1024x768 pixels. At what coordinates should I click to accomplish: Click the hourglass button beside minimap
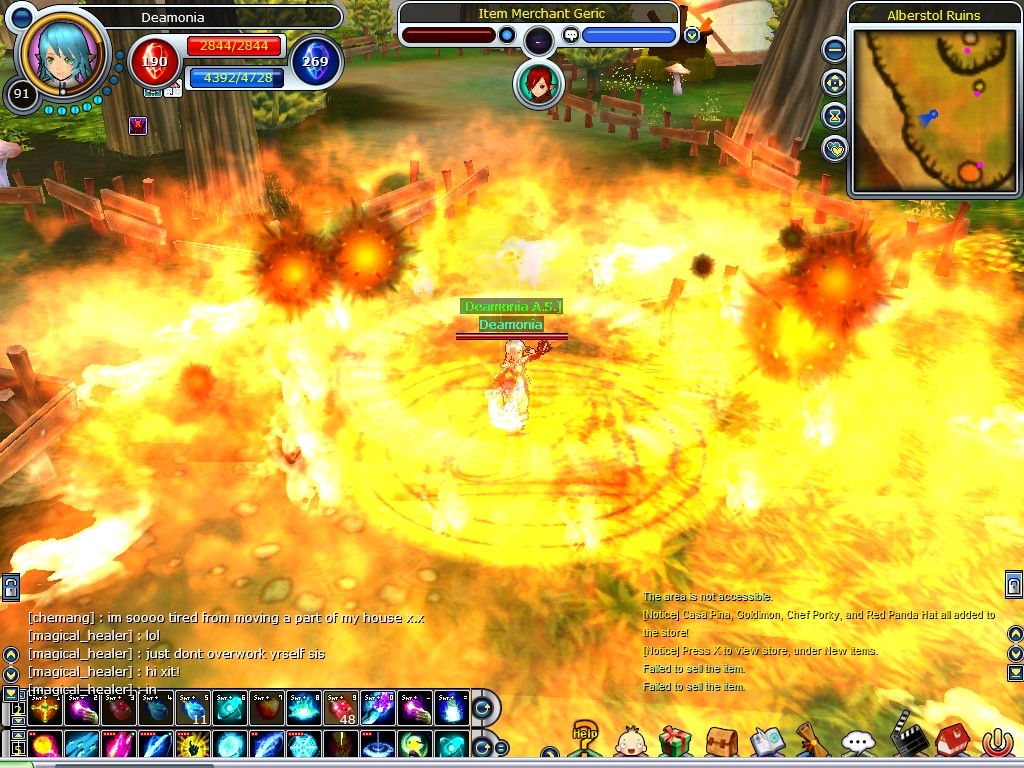(834, 116)
